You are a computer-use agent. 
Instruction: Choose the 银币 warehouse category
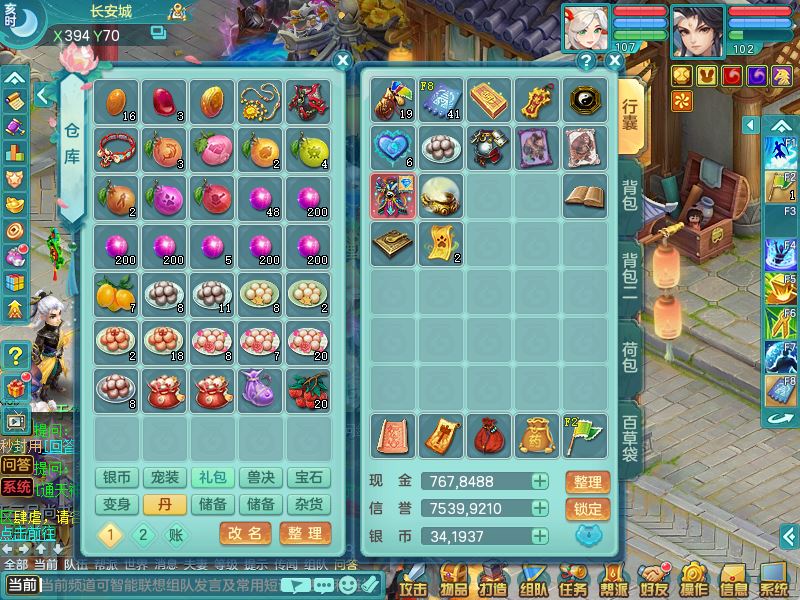(x=118, y=478)
